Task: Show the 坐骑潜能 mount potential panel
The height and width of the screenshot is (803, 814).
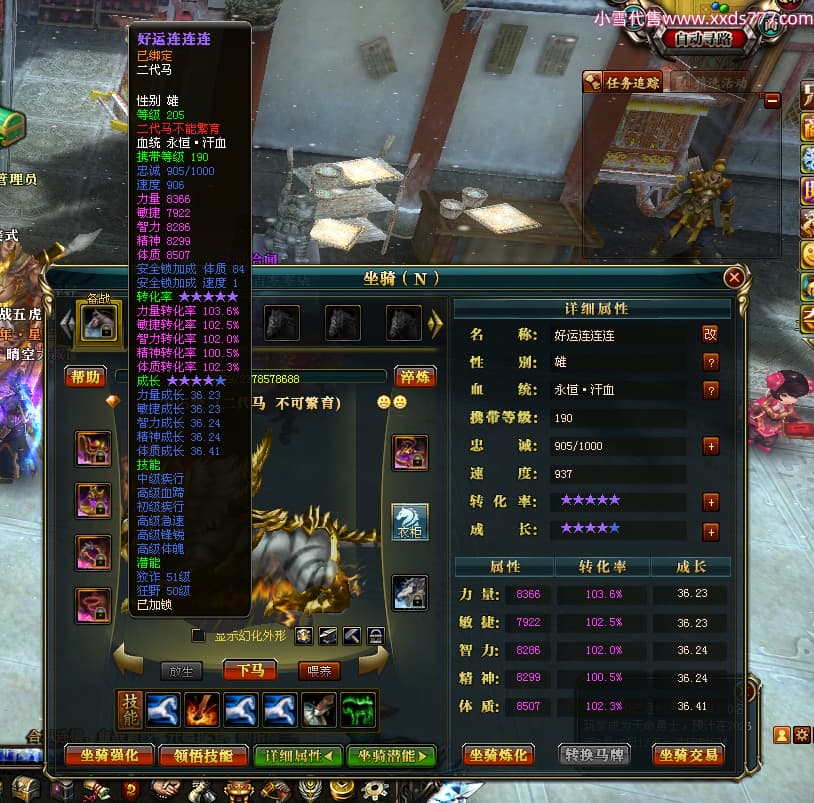Action: 391,755
